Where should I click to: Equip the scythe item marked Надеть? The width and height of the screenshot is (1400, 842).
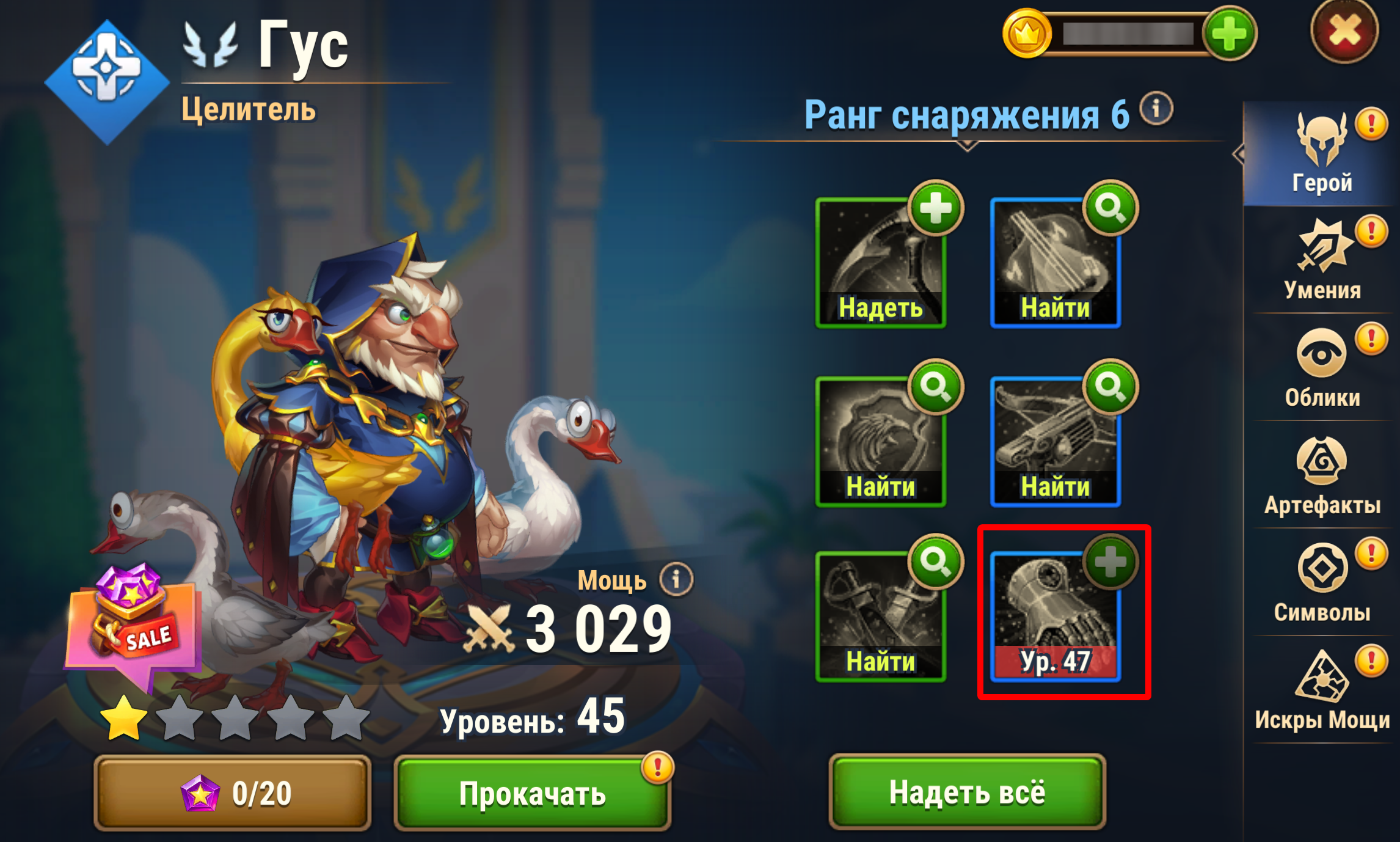pos(881,263)
